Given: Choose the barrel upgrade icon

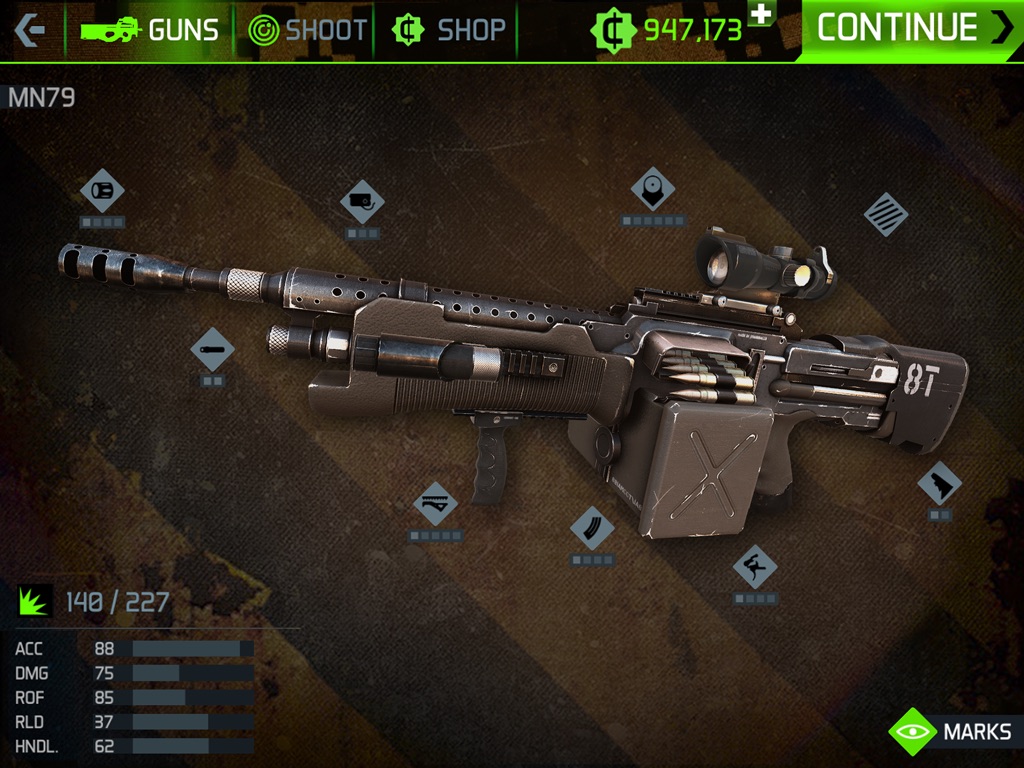Looking at the screenshot, I should pyautogui.click(x=212, y=349).
